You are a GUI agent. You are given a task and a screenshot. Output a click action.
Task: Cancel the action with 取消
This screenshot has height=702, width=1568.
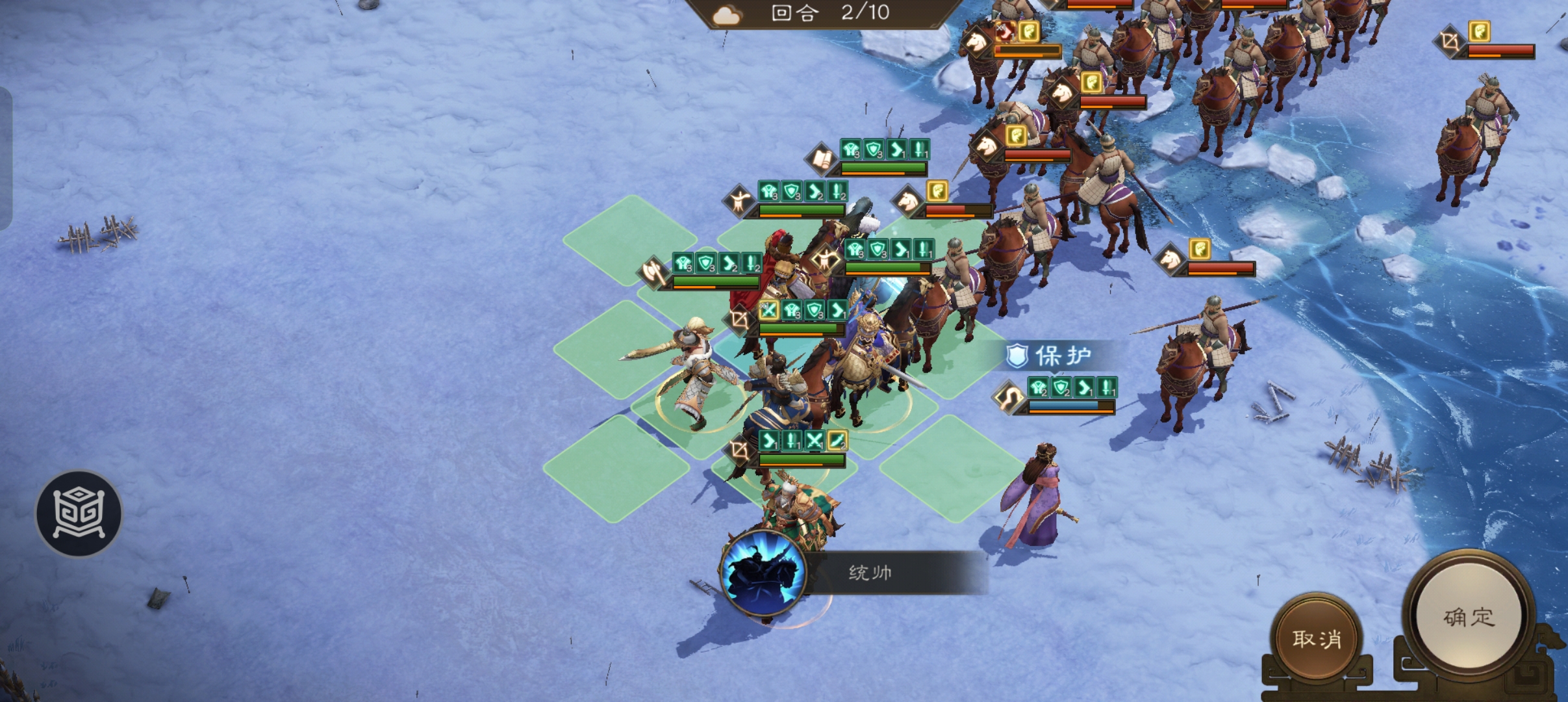point(1317,638)
